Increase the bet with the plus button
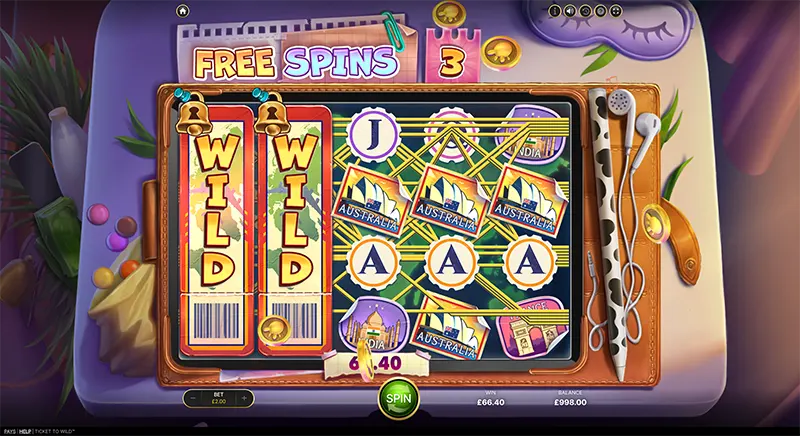This screenshot has height=436, width=800. (x=245, y=398)
